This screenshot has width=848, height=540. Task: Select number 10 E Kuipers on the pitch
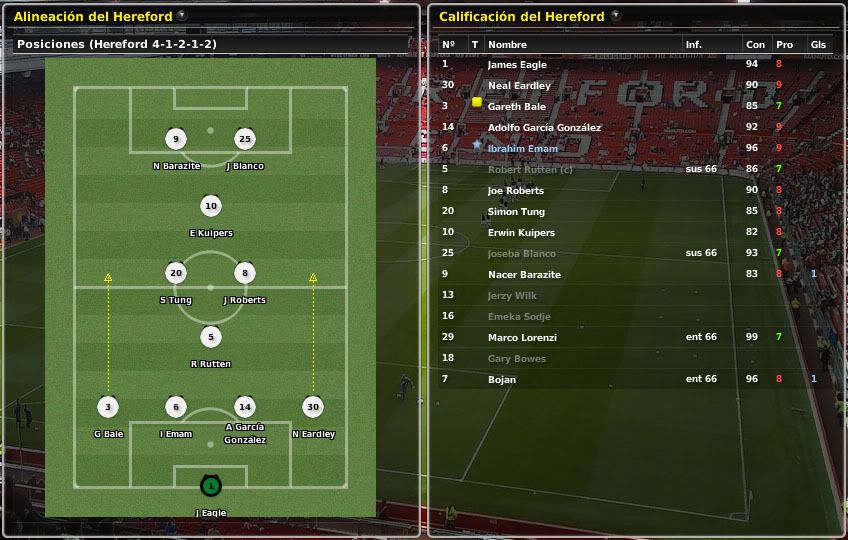(210, 207)
